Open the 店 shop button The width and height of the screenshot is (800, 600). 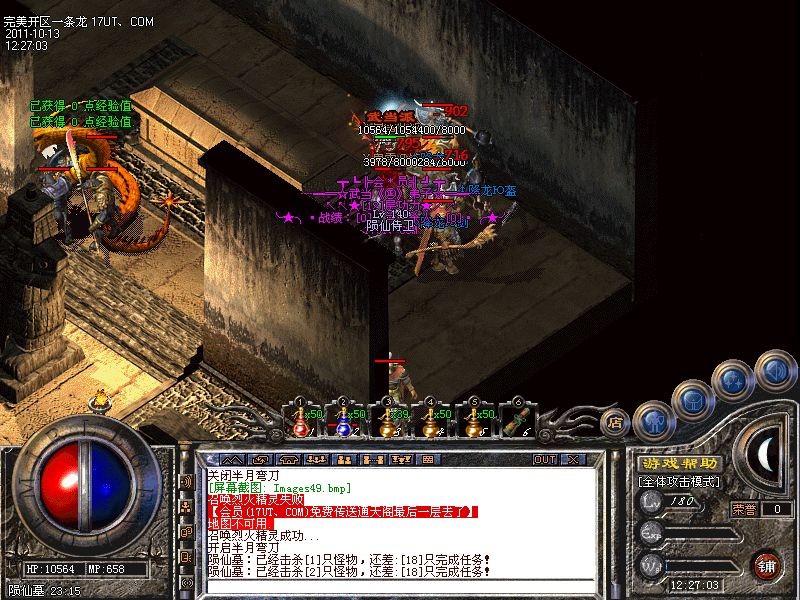[x=615, y=424]
